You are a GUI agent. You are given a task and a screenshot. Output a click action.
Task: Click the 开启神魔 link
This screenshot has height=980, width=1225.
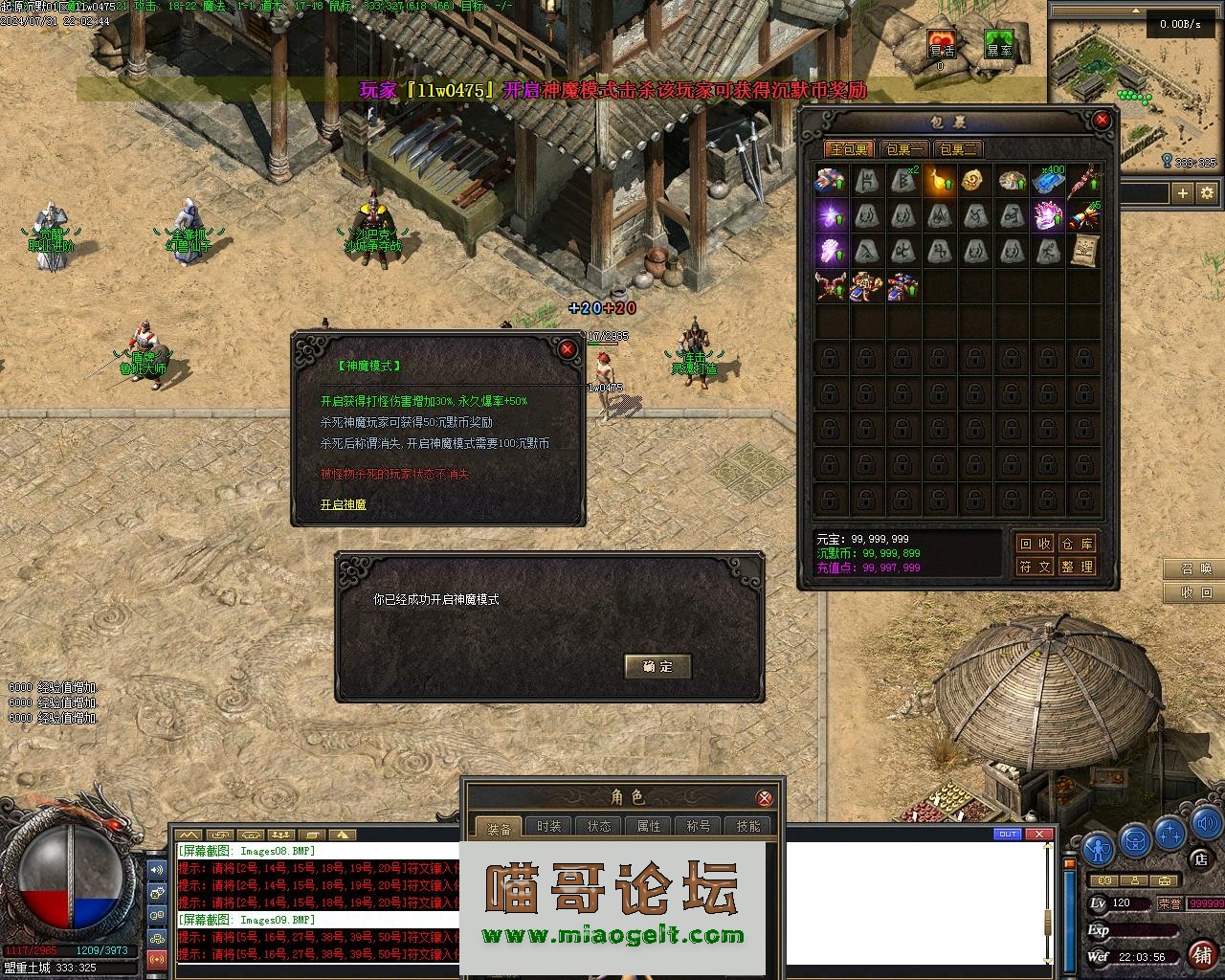point(343,504)
